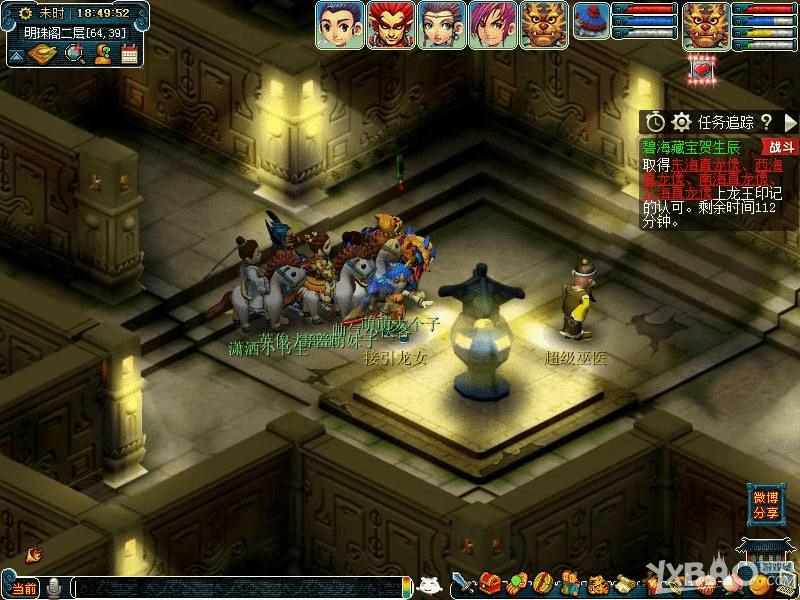Click the red 战斗 battle tag

tap(782, 147)
